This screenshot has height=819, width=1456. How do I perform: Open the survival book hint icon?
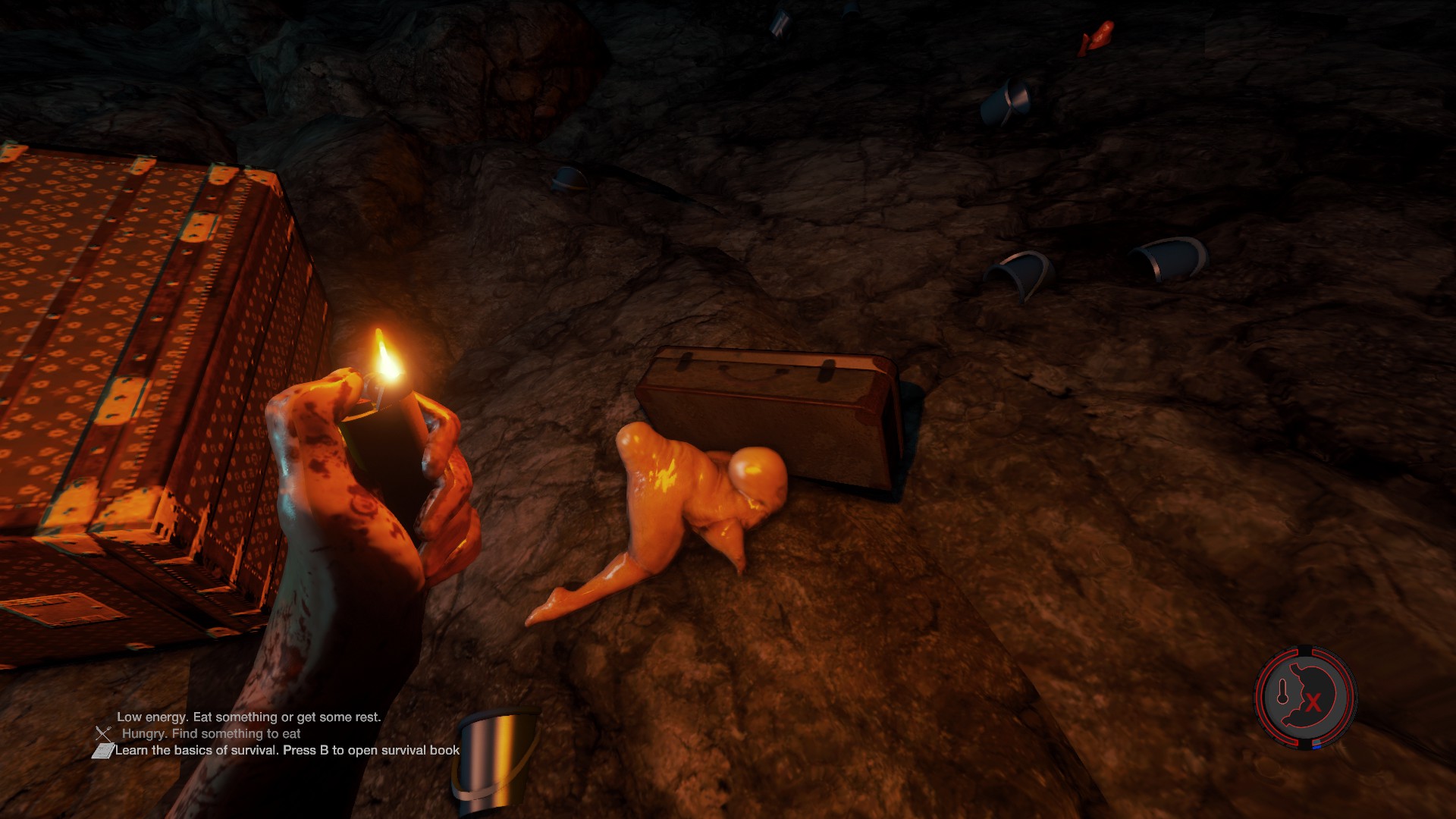[x=102, y=751]
